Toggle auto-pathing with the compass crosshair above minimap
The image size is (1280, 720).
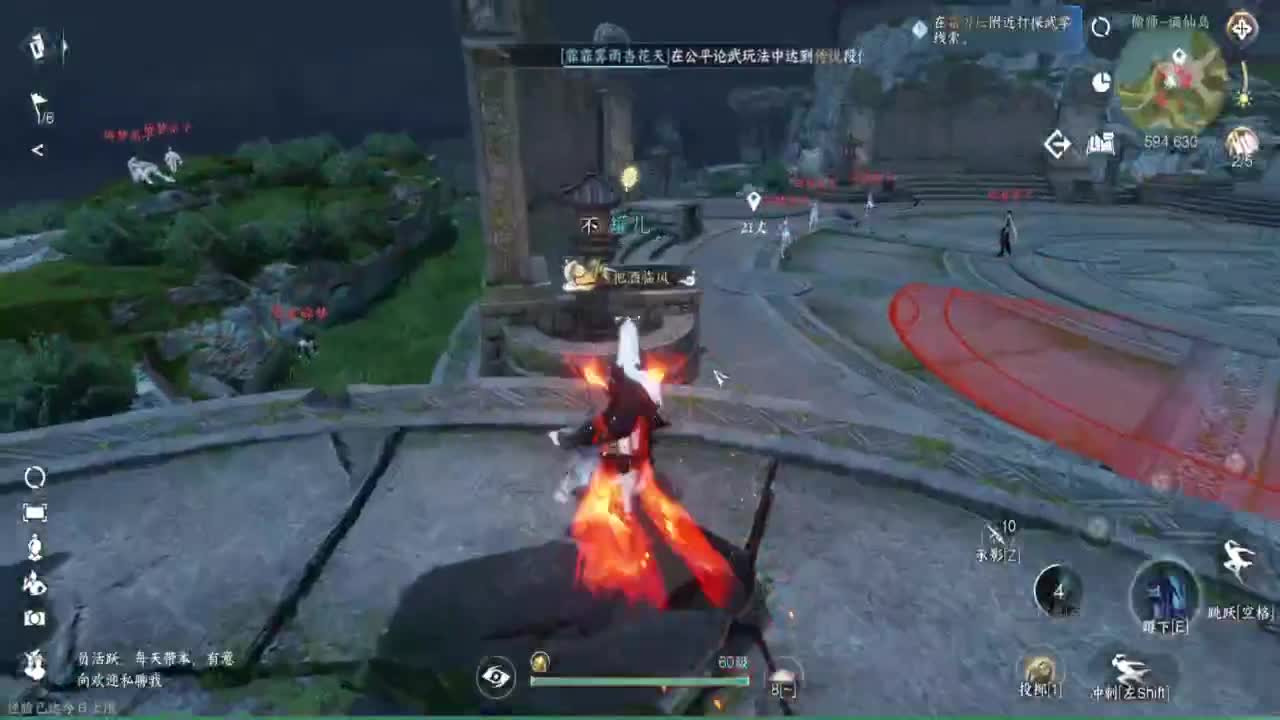[1243, 28]
